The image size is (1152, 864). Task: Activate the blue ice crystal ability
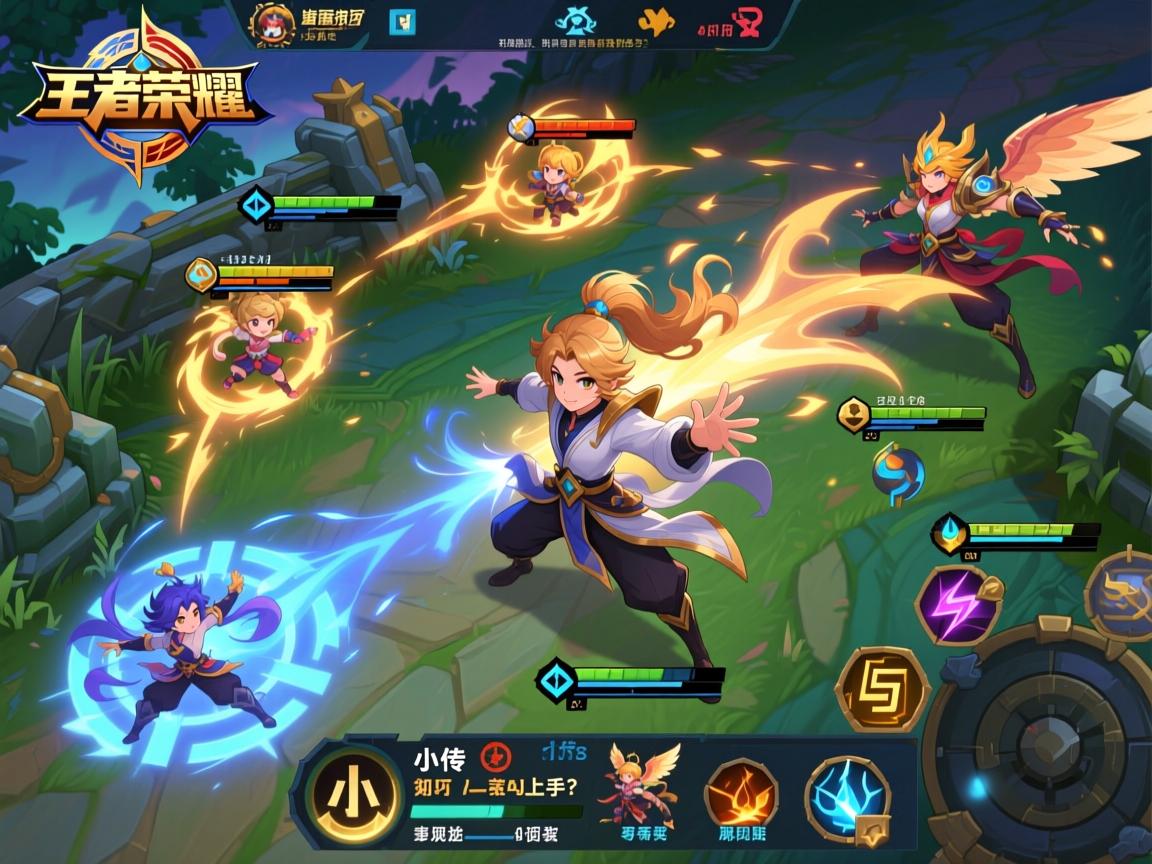tap(848, 798)
